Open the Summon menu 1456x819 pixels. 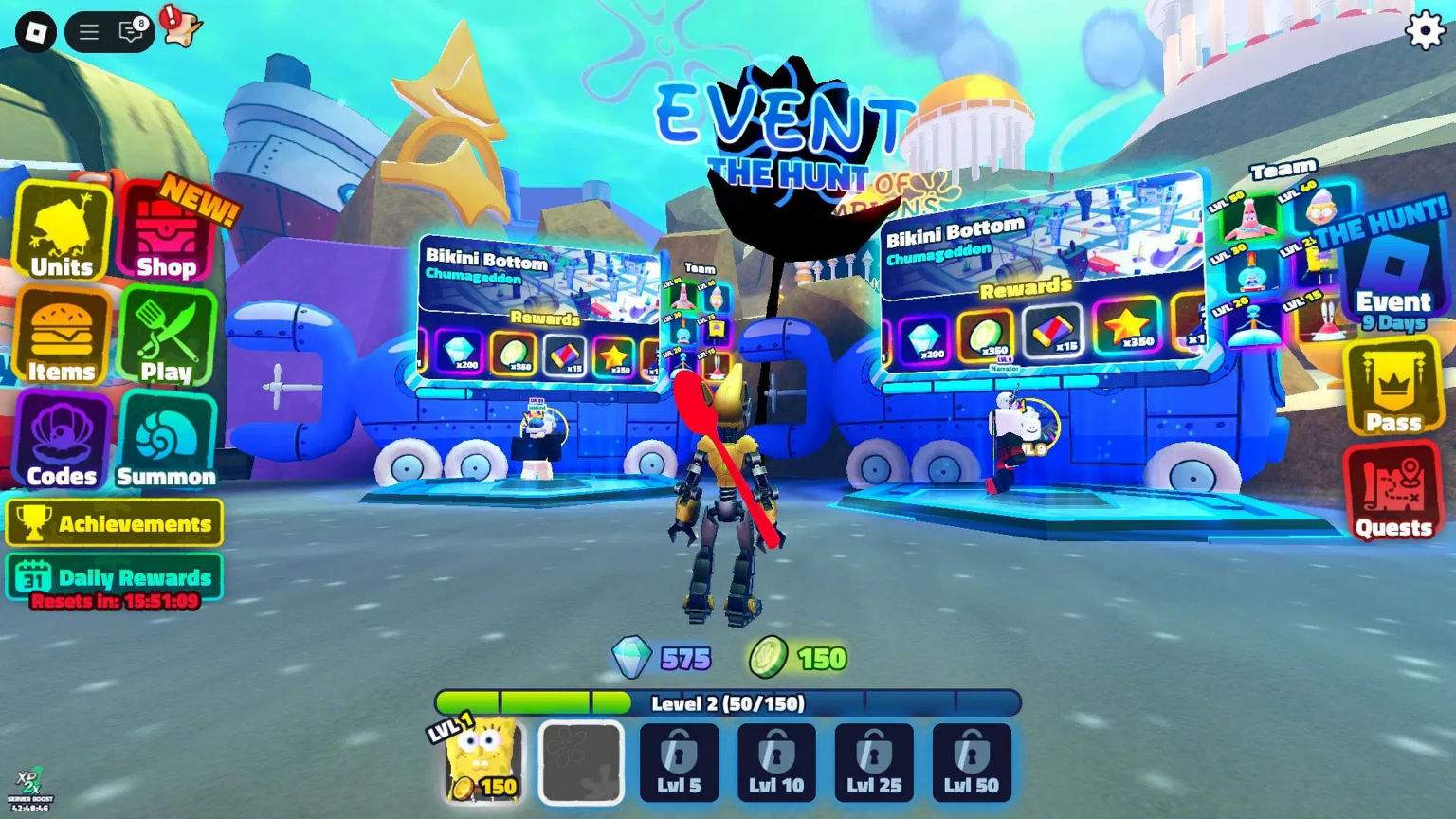(167, 442)
